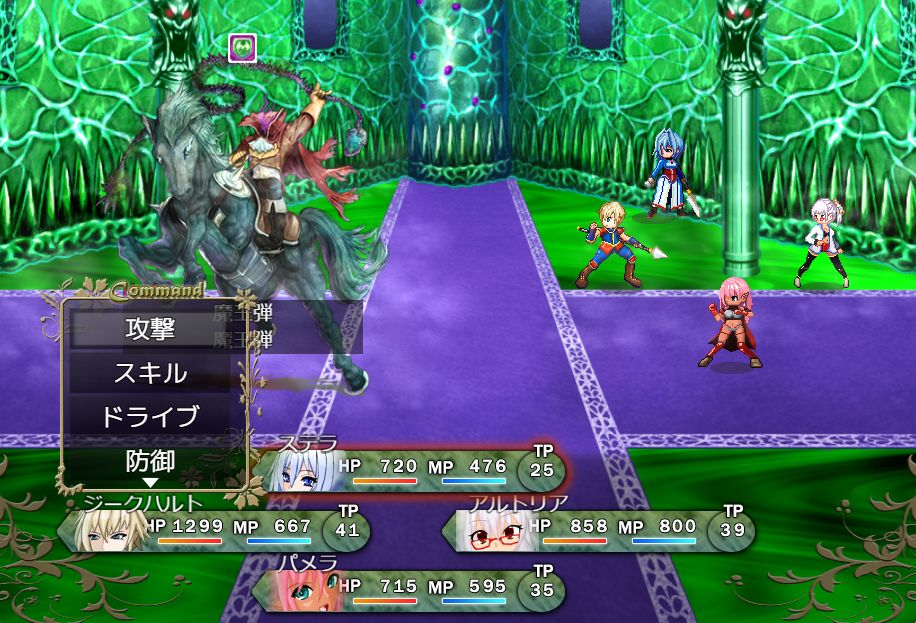Choose the ドライブ drive command
Image resolution: width=916 pixels, height=623 pixels.
coord(151,417)
